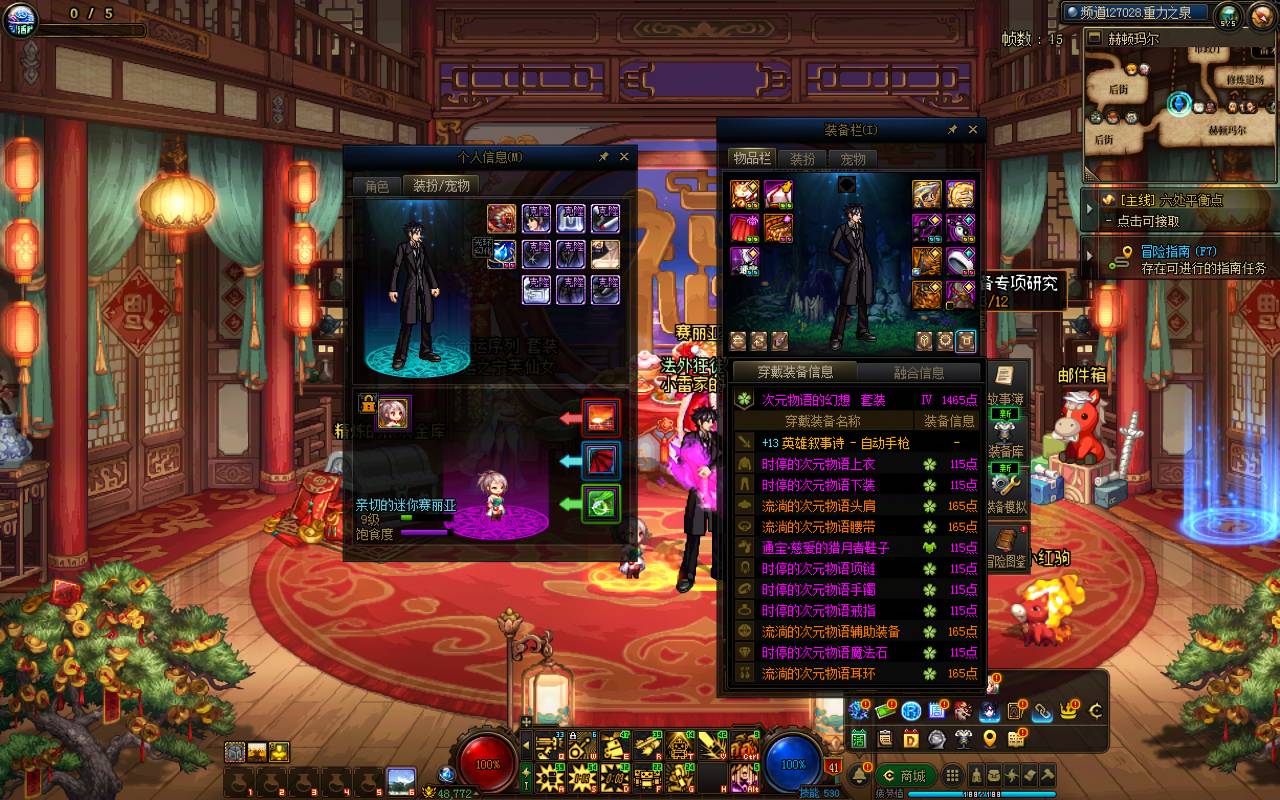
Task: Switch to the 融合信息 tab
Action: click(x=918, y=373)
